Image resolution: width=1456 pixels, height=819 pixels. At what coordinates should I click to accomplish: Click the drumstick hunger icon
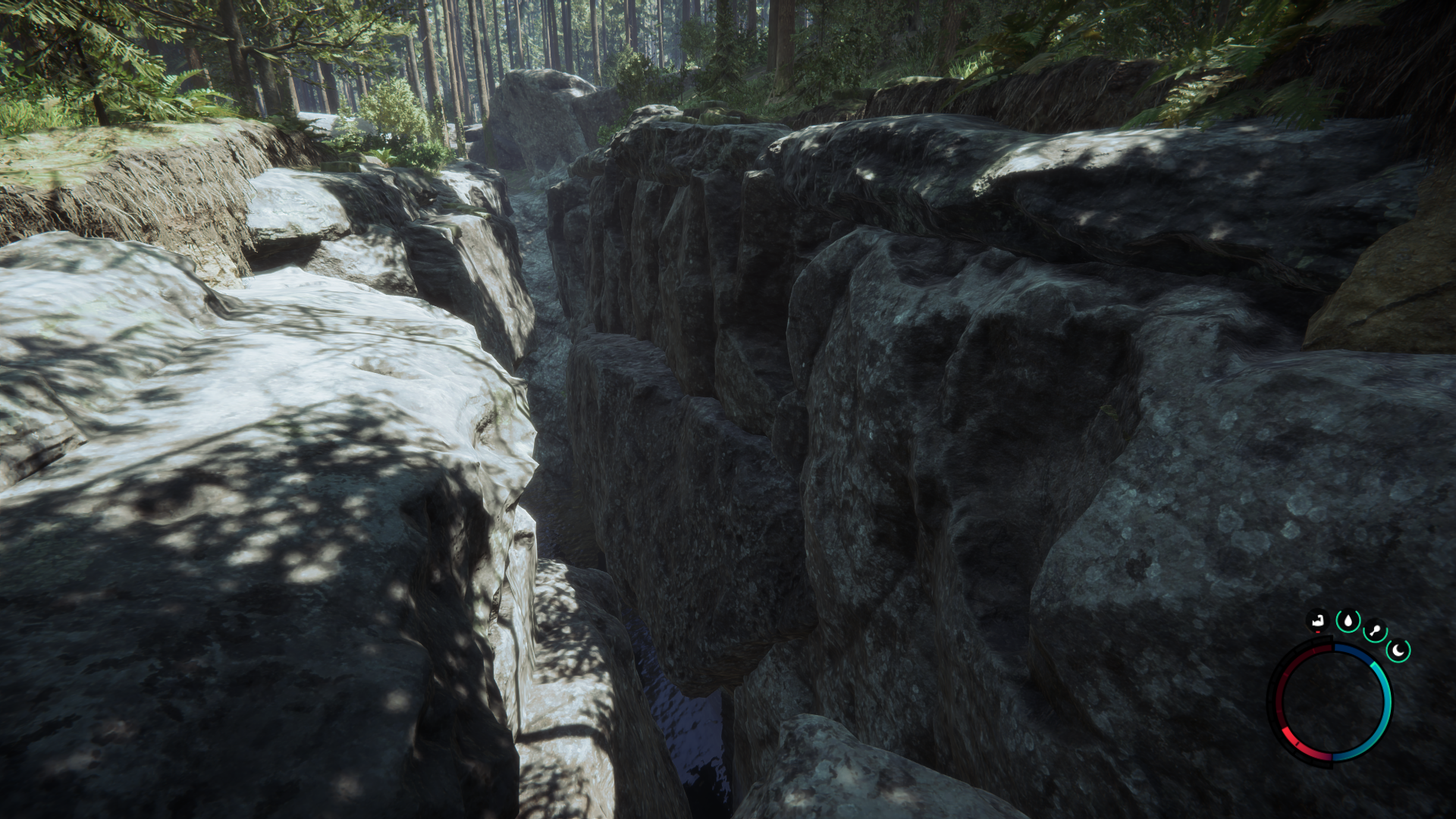[1375, 631]
